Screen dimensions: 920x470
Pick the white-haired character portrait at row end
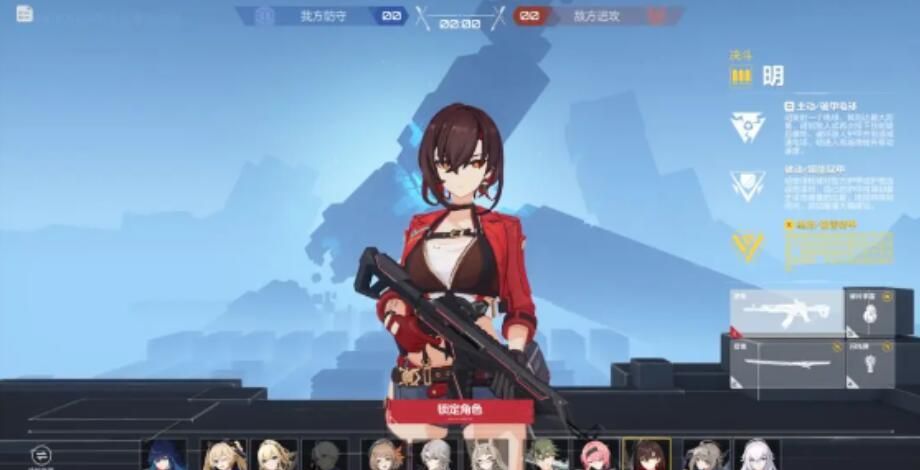[756, 455]
